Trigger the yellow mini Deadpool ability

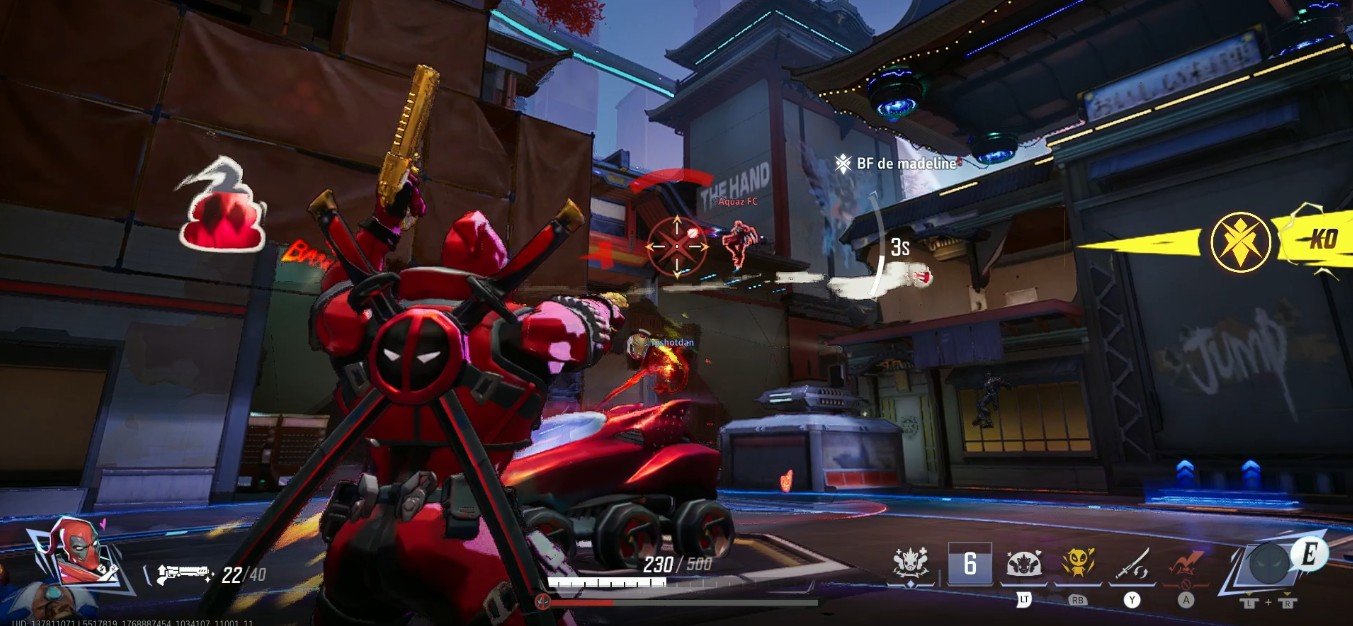[1077, 565]
